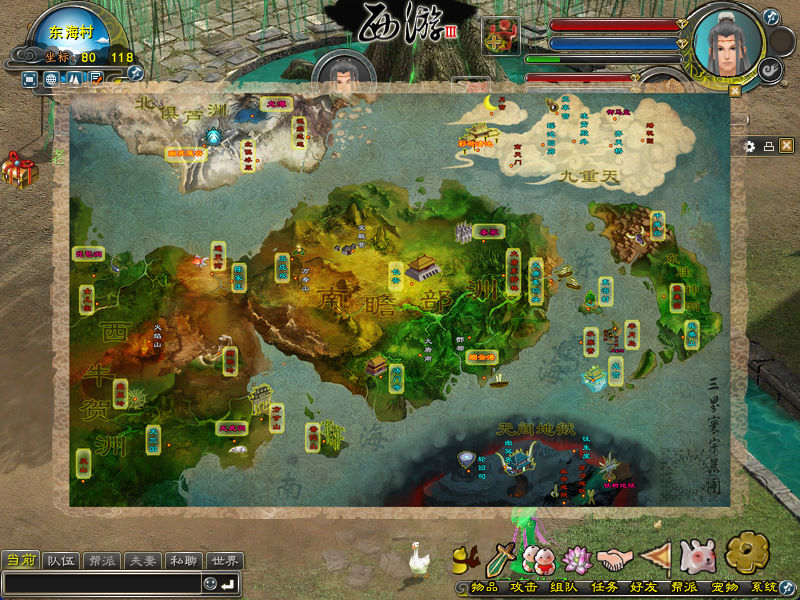Image resolution: width=800 pixels, height=600 pixels.
Task: Switch to the 帮派 chat tab
Action: 102,560
